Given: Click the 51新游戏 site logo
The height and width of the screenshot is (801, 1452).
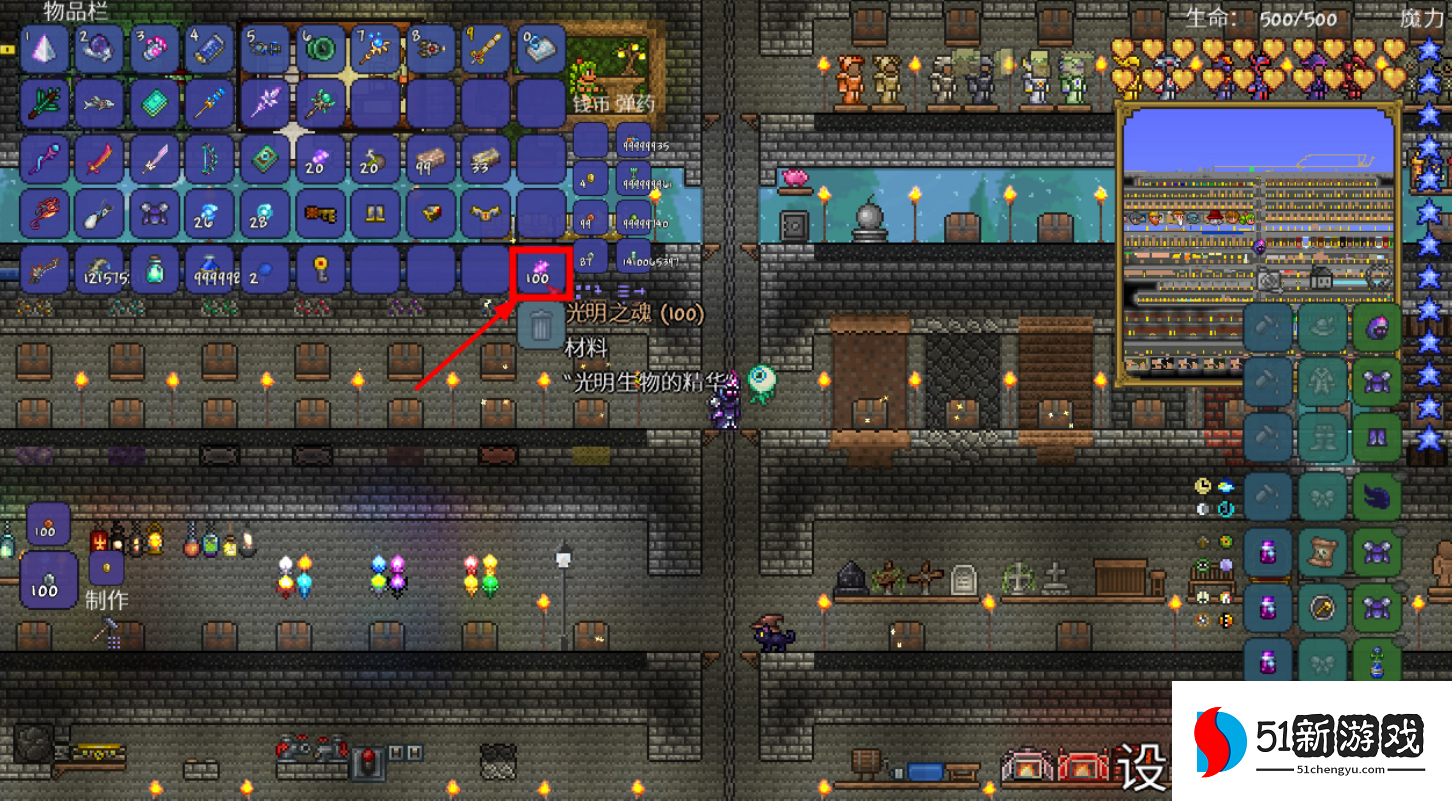Looking at the screenshot, I should pos(1311,742).
